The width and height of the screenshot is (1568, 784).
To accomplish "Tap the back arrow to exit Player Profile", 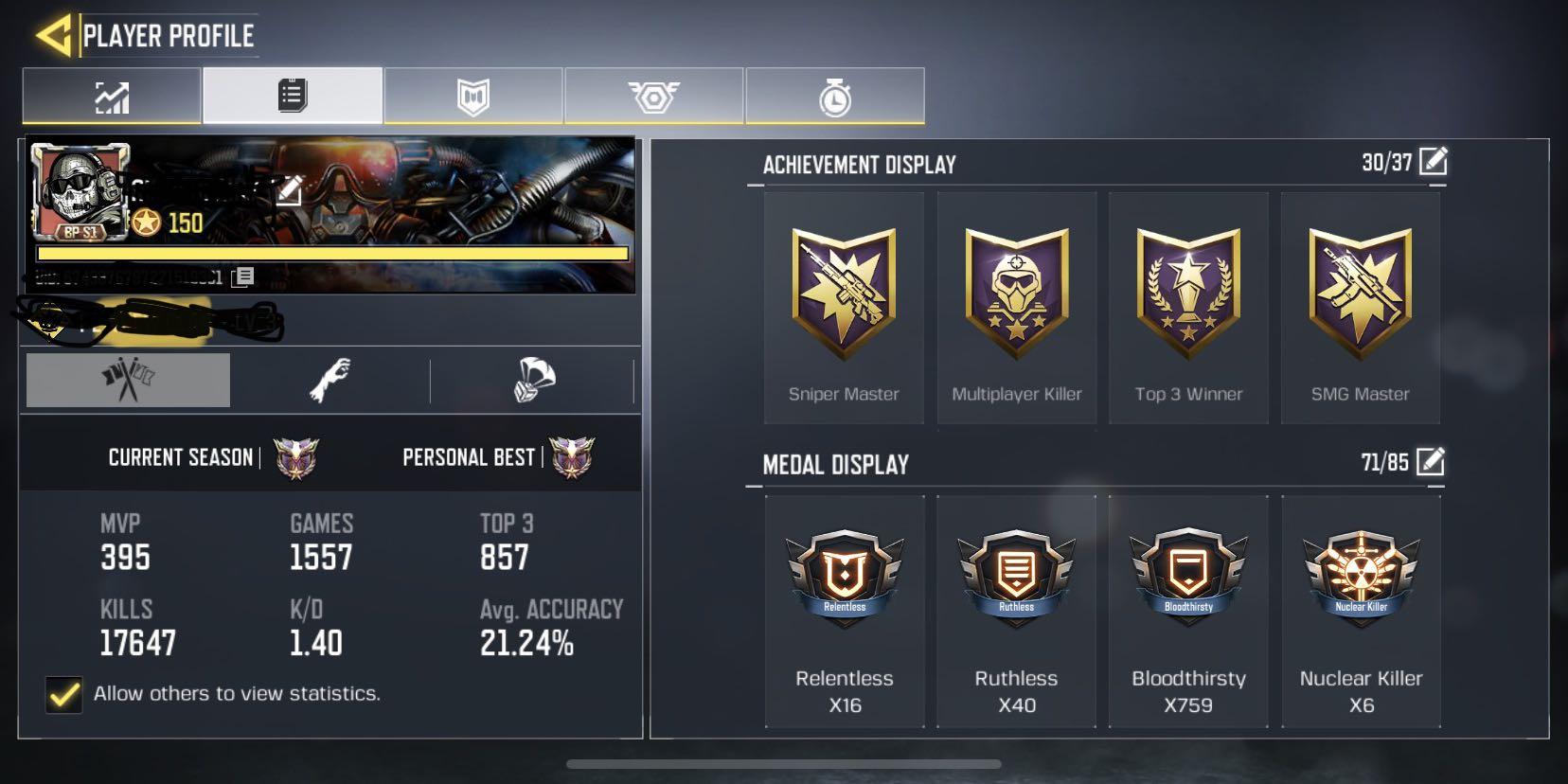I will (x=52, y=31).
